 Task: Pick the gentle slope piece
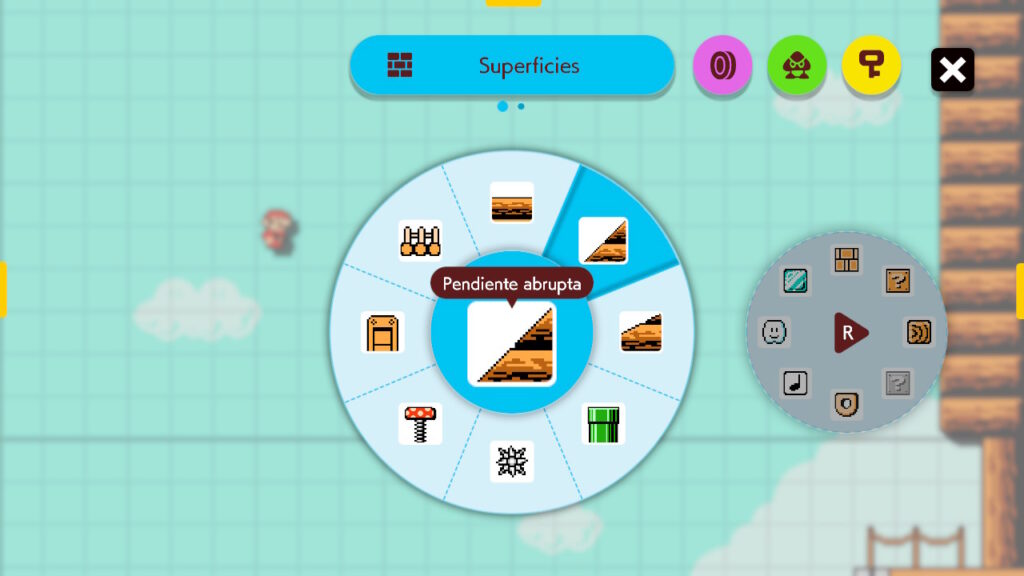[640, 331]
